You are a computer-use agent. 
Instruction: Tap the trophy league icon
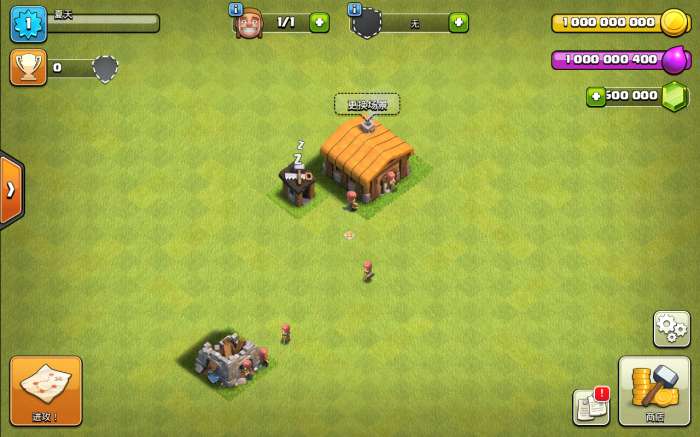tap(28, 68)
